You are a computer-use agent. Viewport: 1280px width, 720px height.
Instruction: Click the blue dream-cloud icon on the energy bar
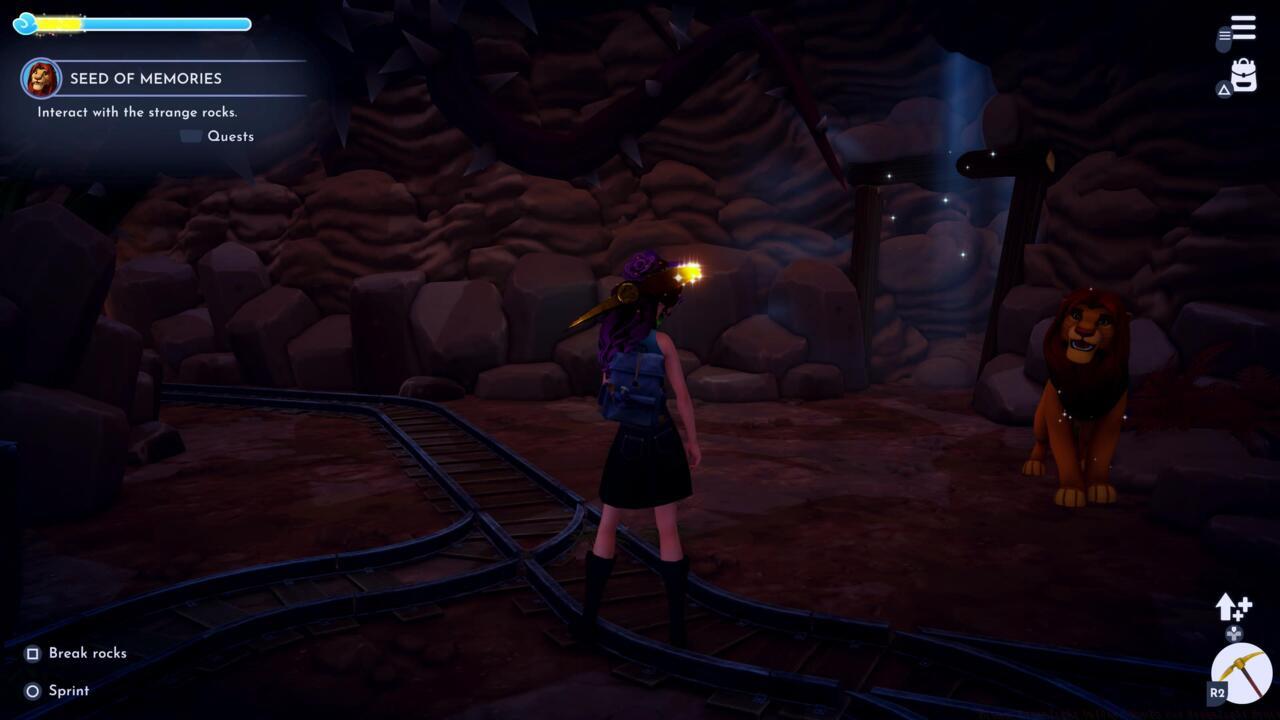(24, 23)
